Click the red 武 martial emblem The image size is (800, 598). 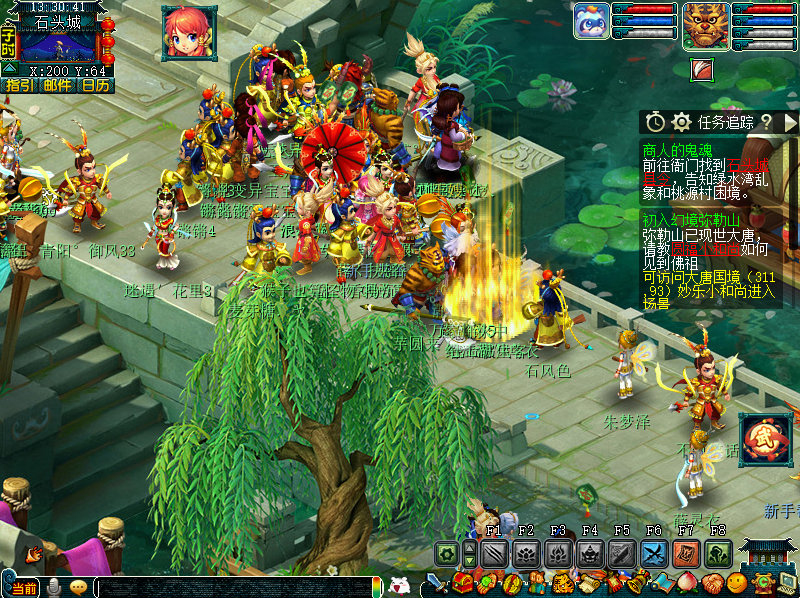pyautogui.click(x=765, y=439)
